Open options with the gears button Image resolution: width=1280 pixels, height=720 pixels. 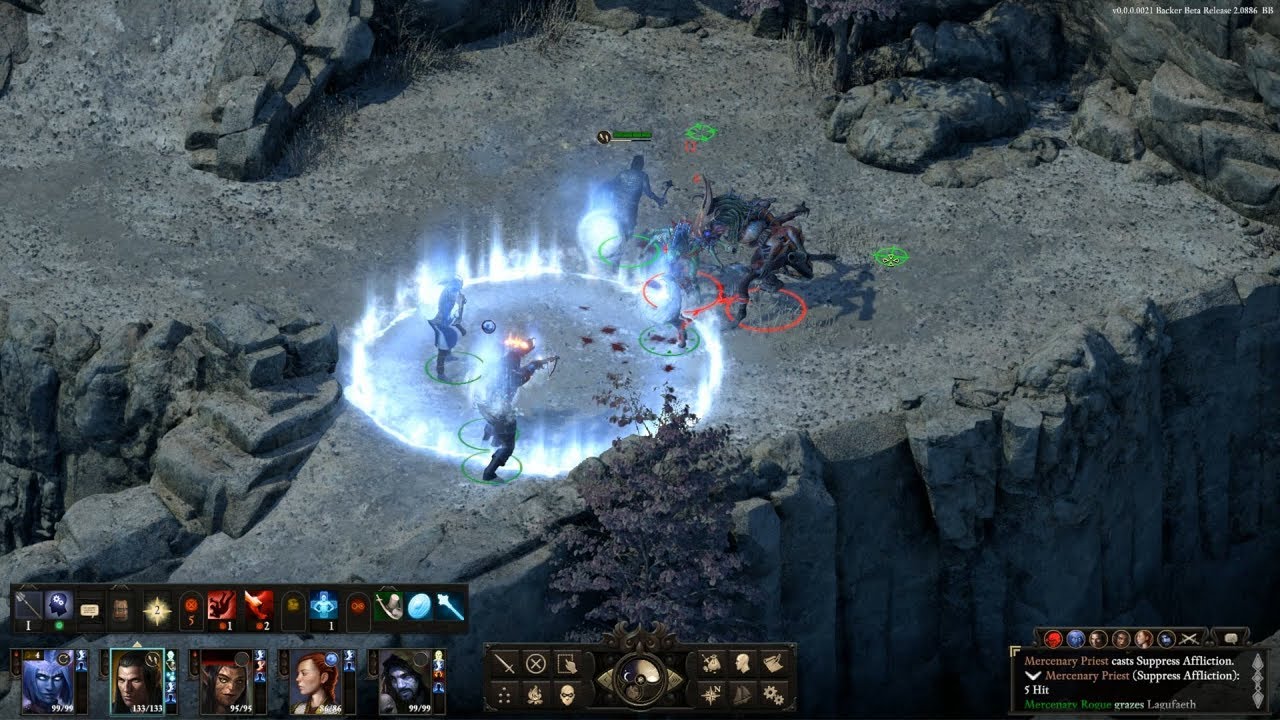[x=772, y=692]
